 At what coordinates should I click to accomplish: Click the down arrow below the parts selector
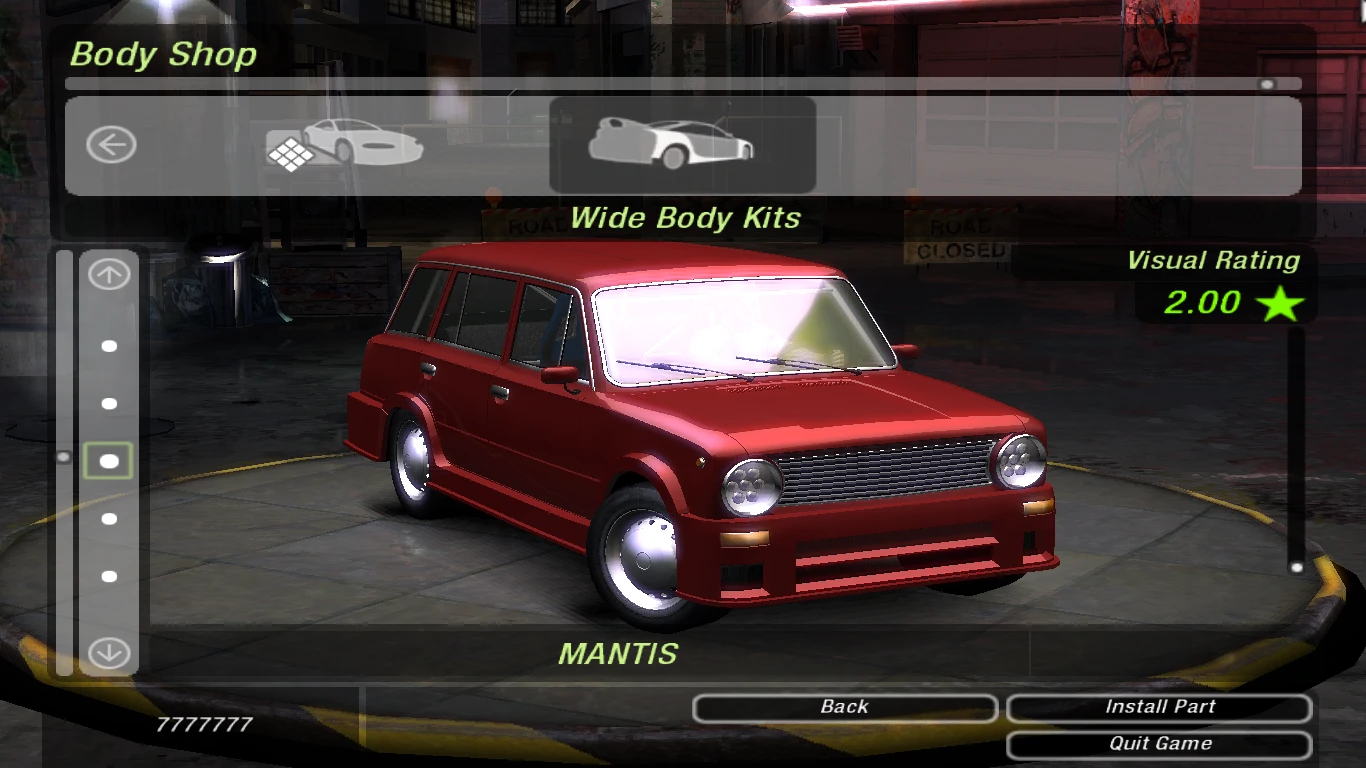[x=109, y=654]
